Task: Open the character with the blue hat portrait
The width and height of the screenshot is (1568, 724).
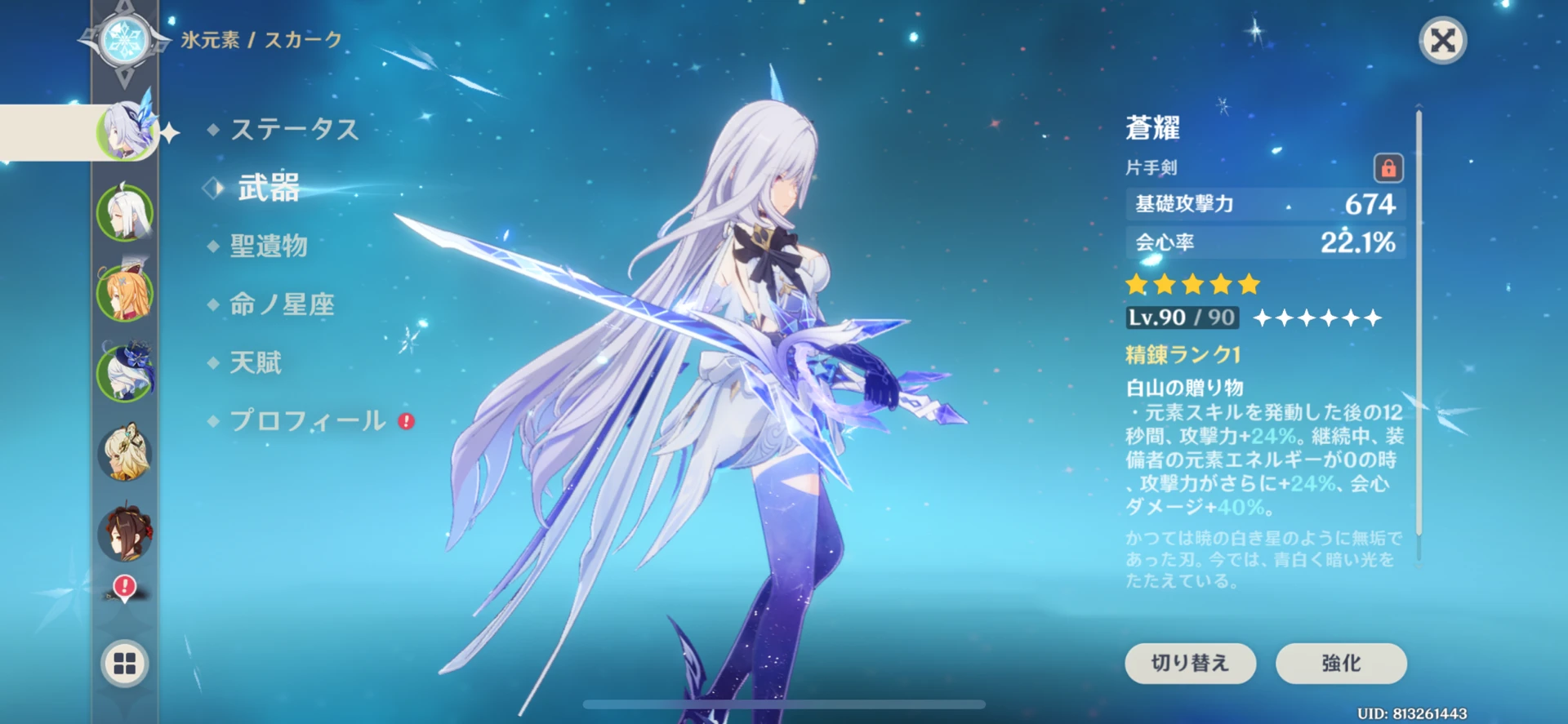Action: (x=124, y=371)
